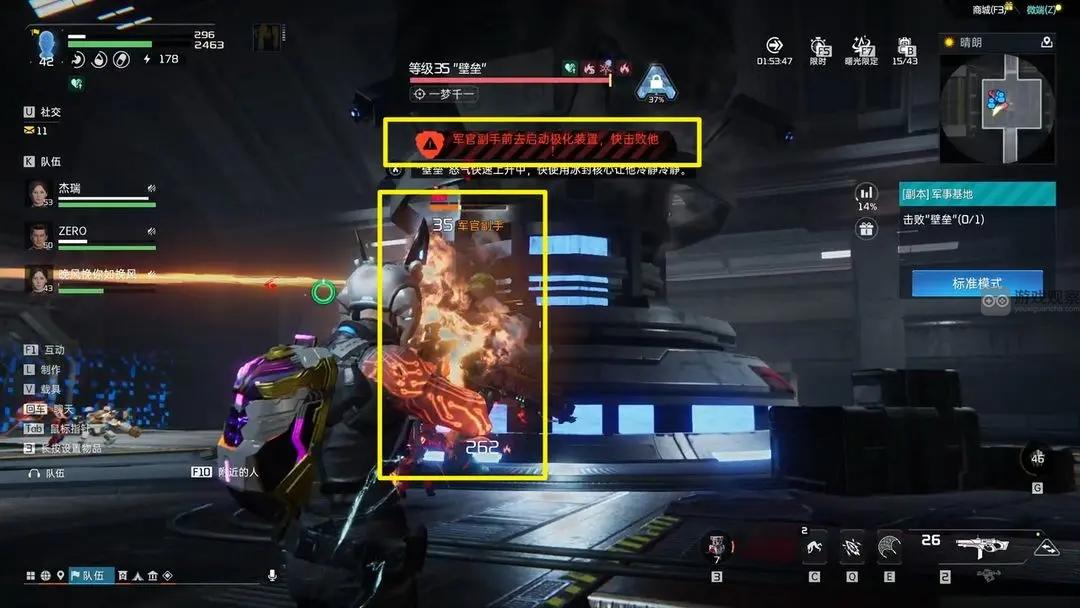
Task: Click the map pin icon above the minimap
Action: pos(1046,42)
